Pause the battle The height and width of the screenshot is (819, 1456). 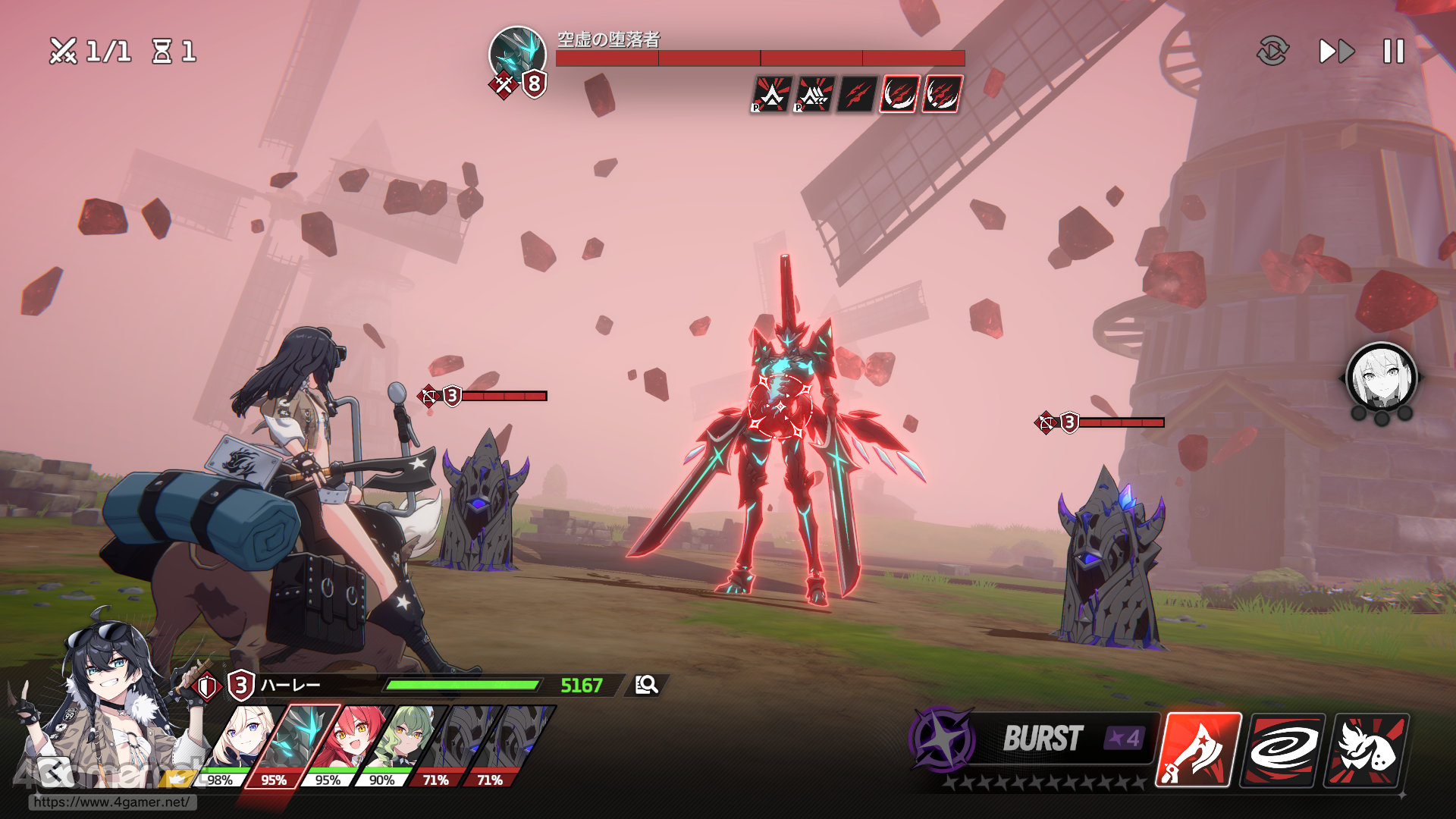[1393, 52]
